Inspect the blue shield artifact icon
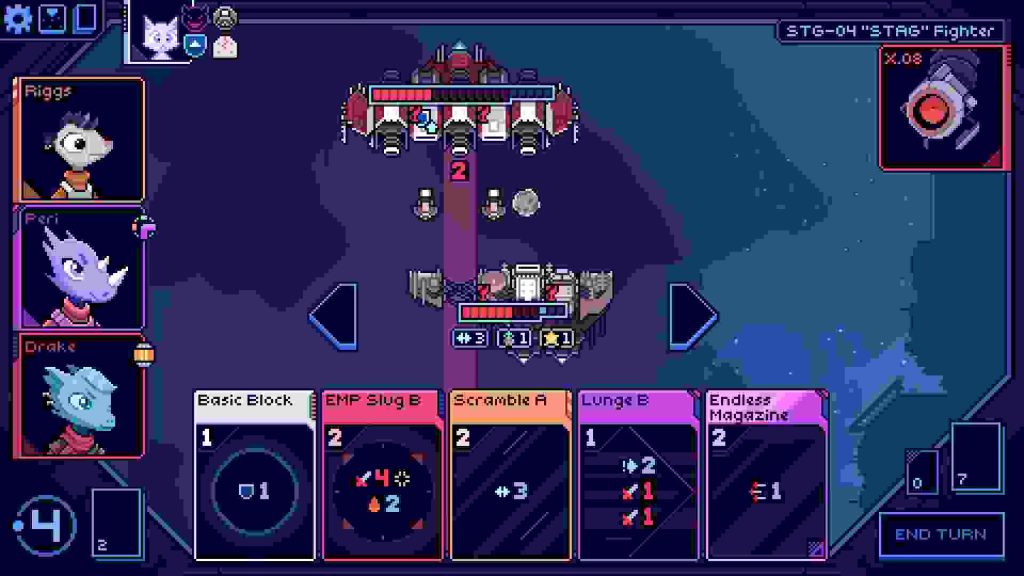This screenshot has height=576, width=1024. pos(196,43)
